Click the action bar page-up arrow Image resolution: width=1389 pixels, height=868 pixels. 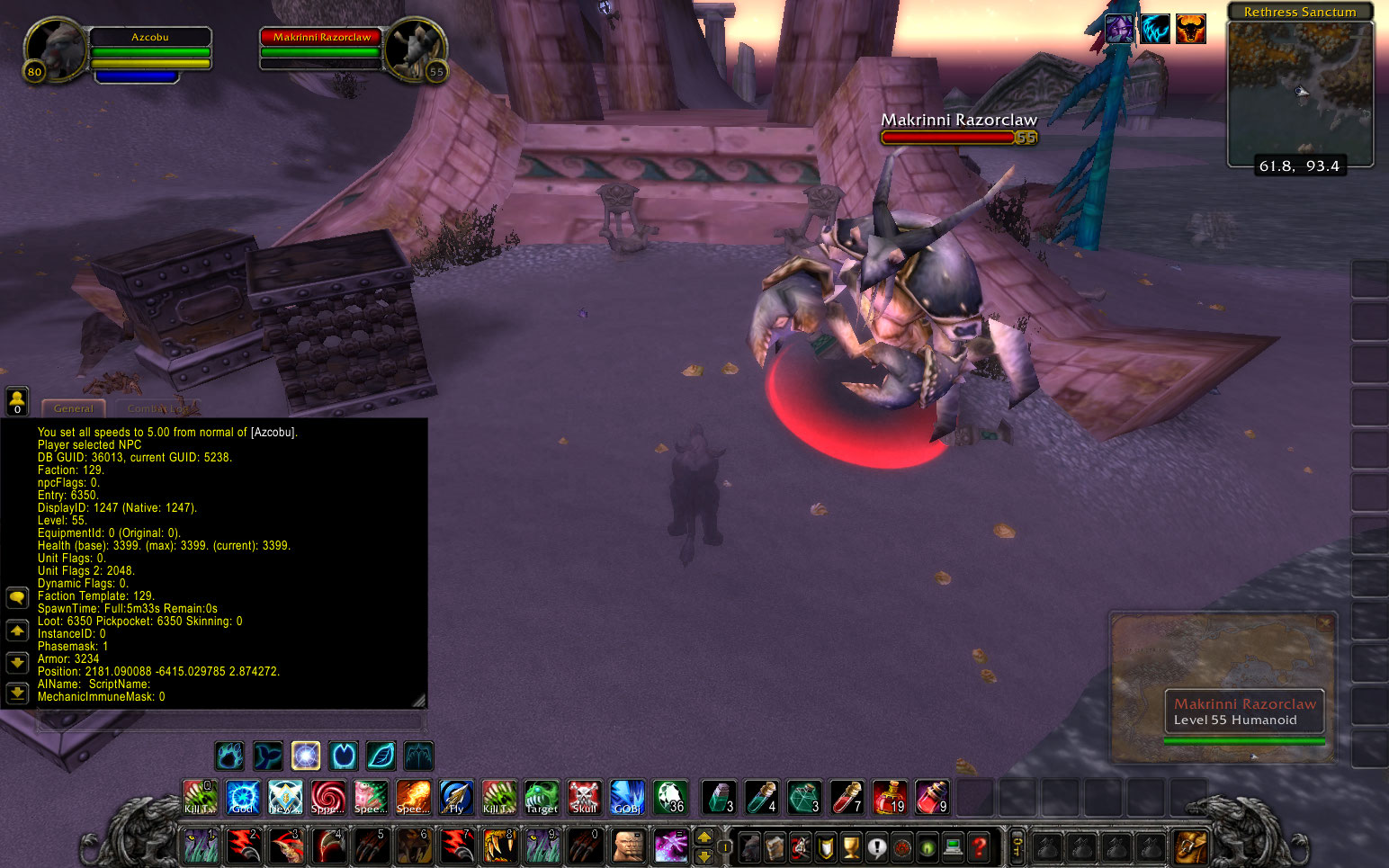[x=704, y=836]
